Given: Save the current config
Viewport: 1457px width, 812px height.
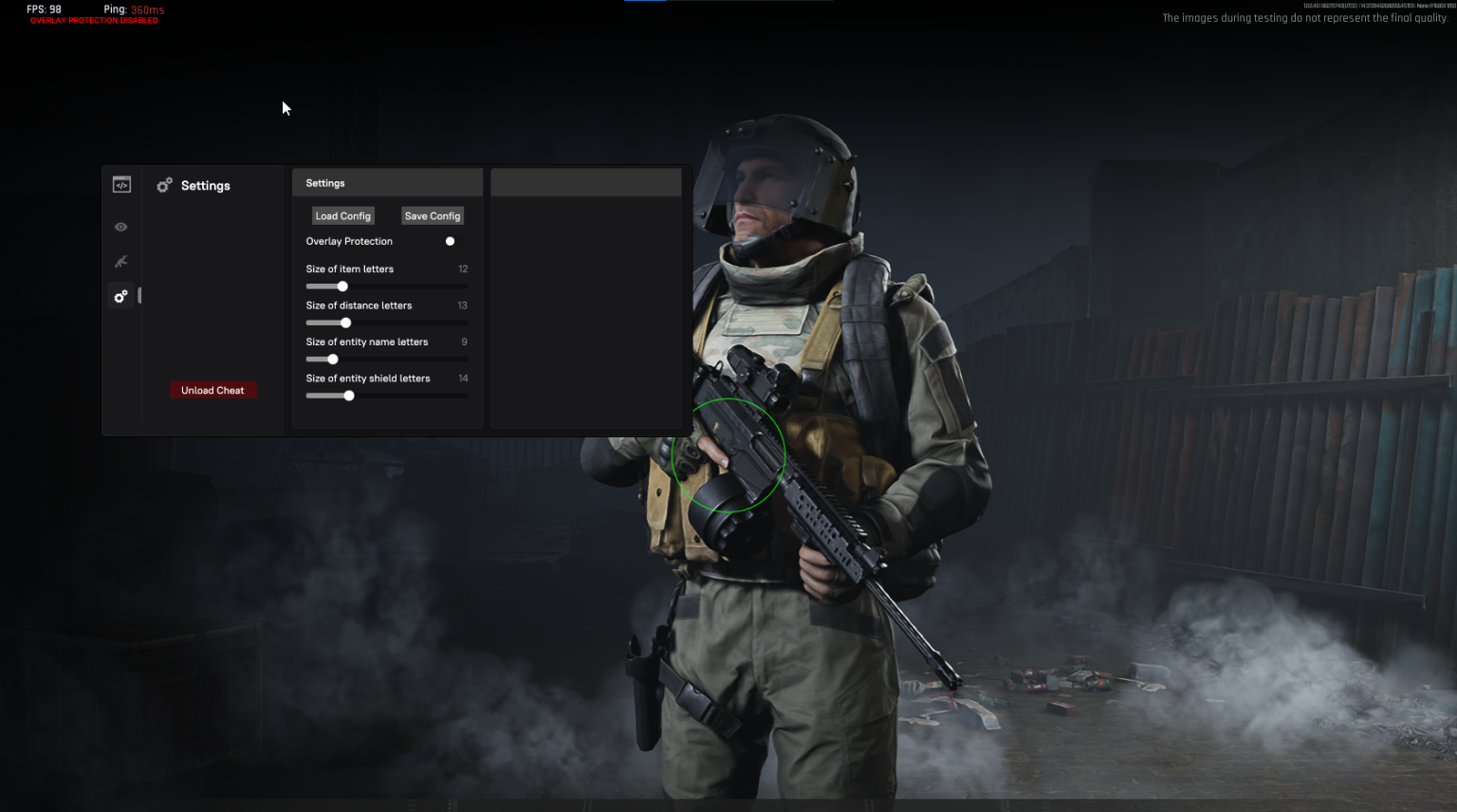Looking at the screenshot, I should click(432, 216).
